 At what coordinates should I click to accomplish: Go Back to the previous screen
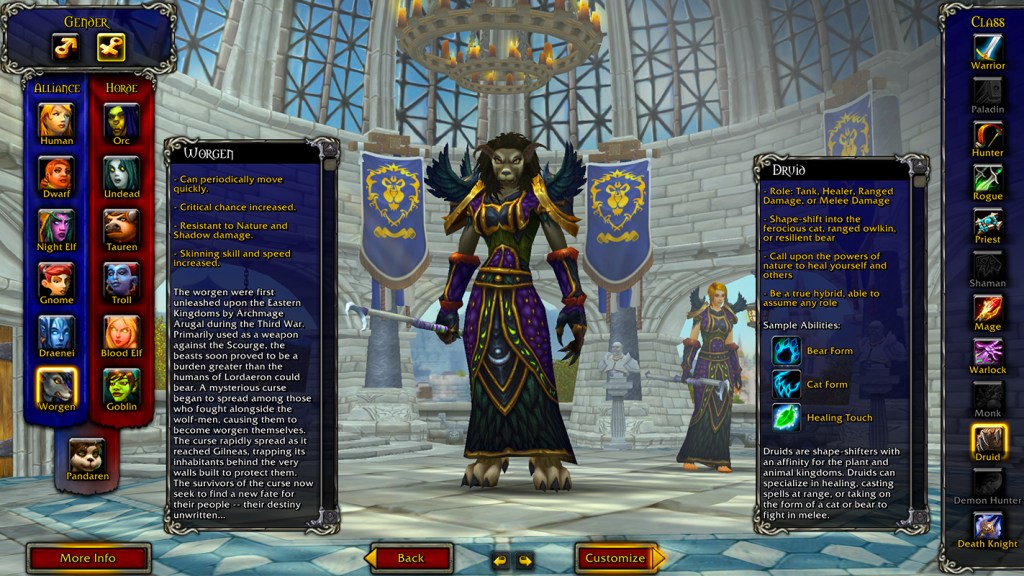coord(410,558)
